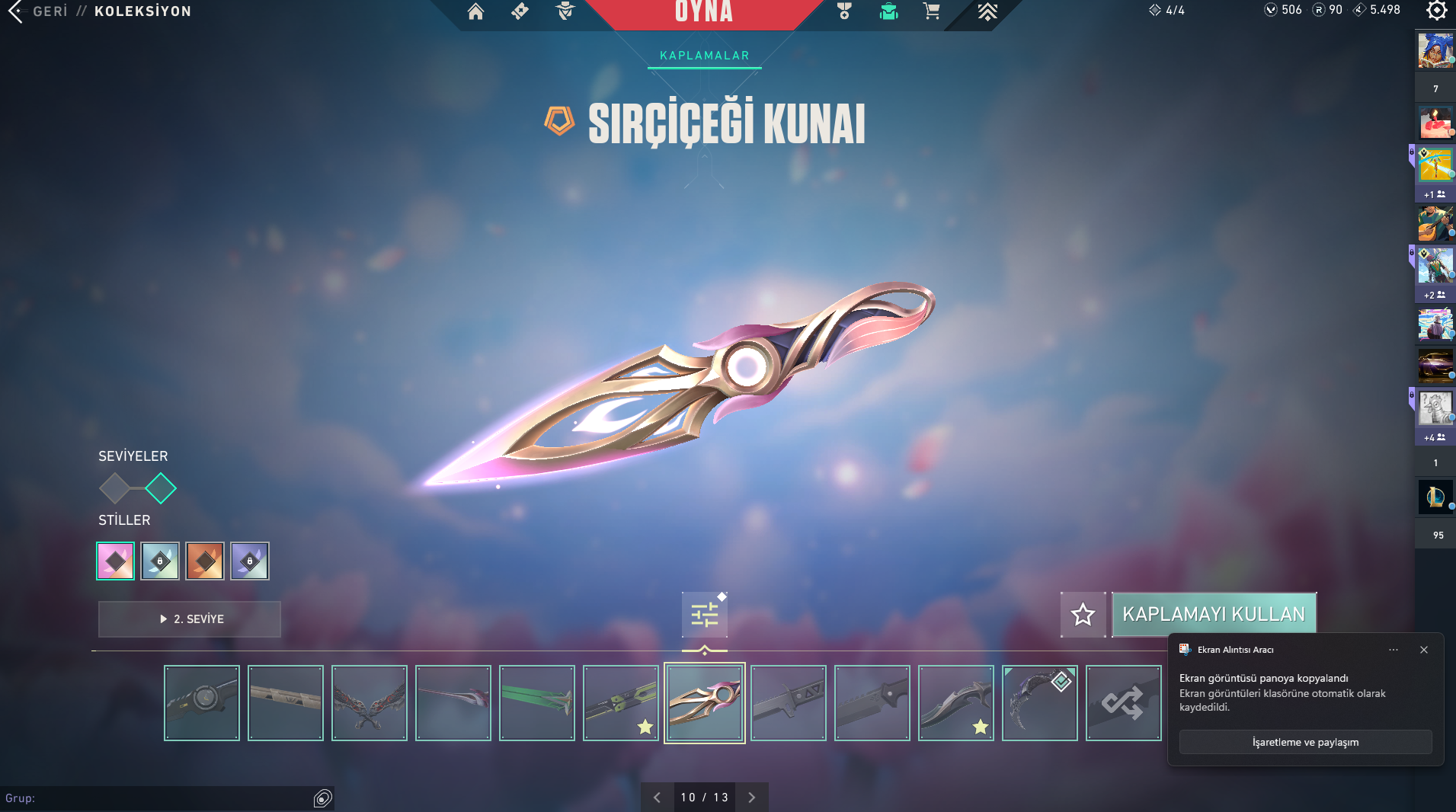Open the settings gear icon
Viewport: 1456px width, 812px height.
tap(1436, 11)
